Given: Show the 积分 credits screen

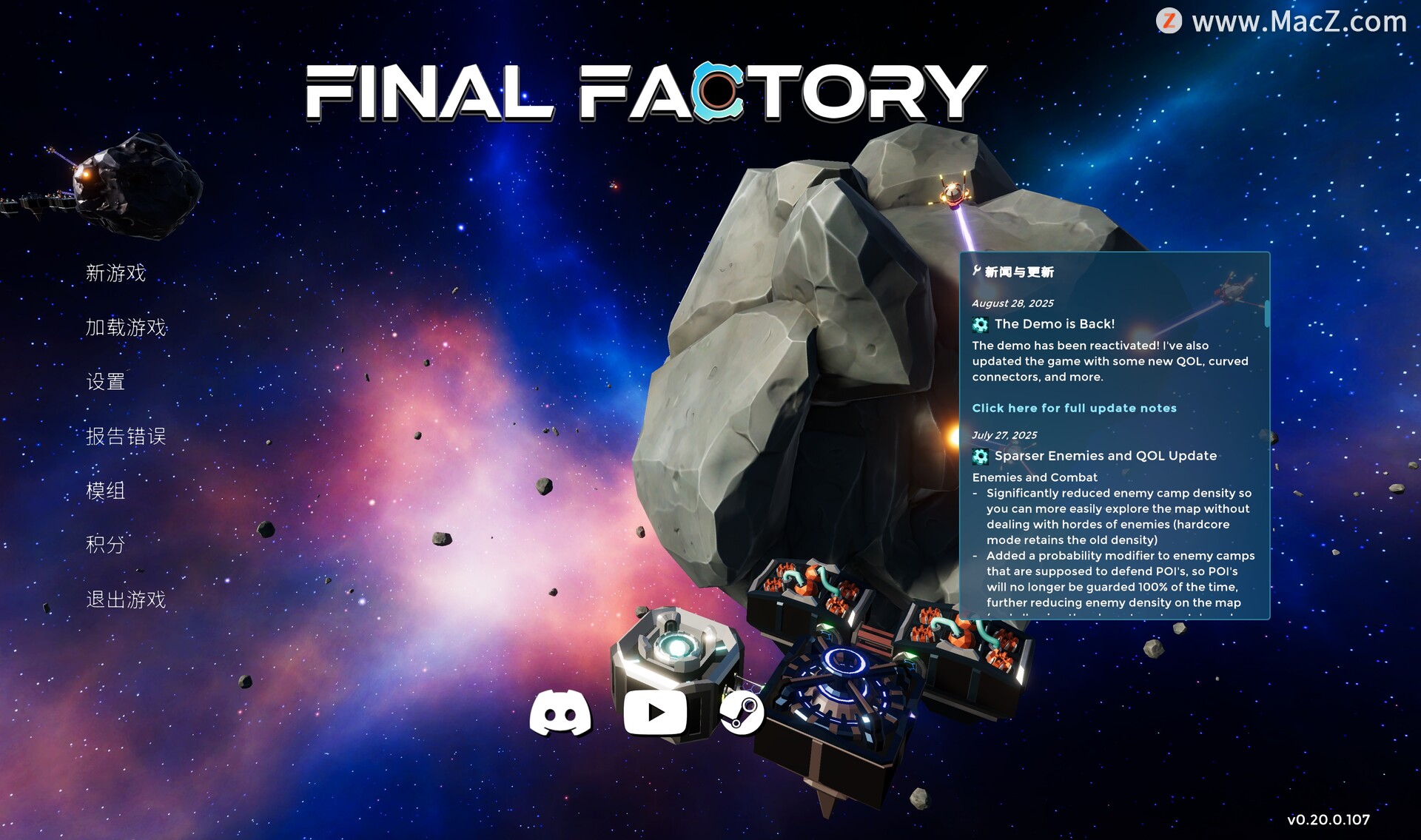Looking at the screenshot, I should point(105,545).
